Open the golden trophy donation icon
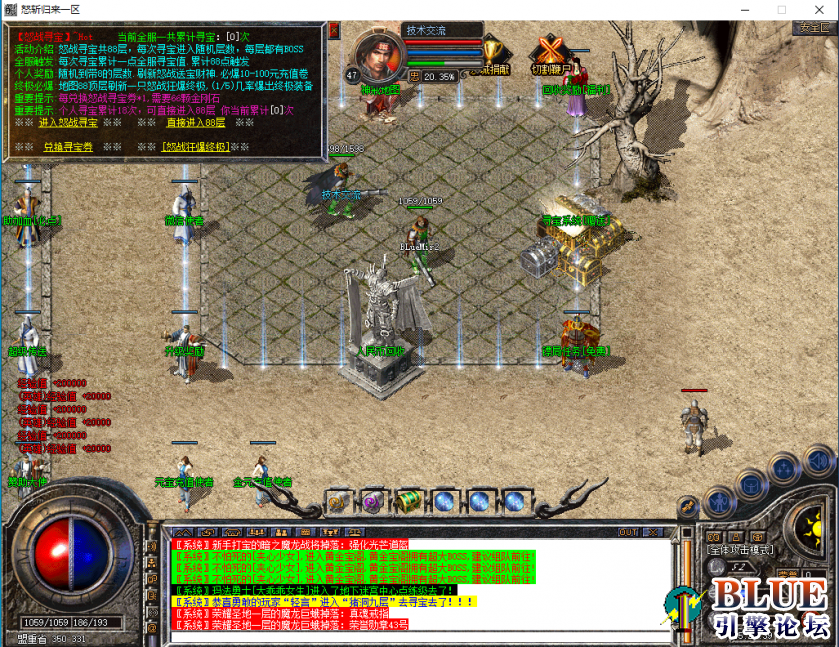 [x=492, y=52]
